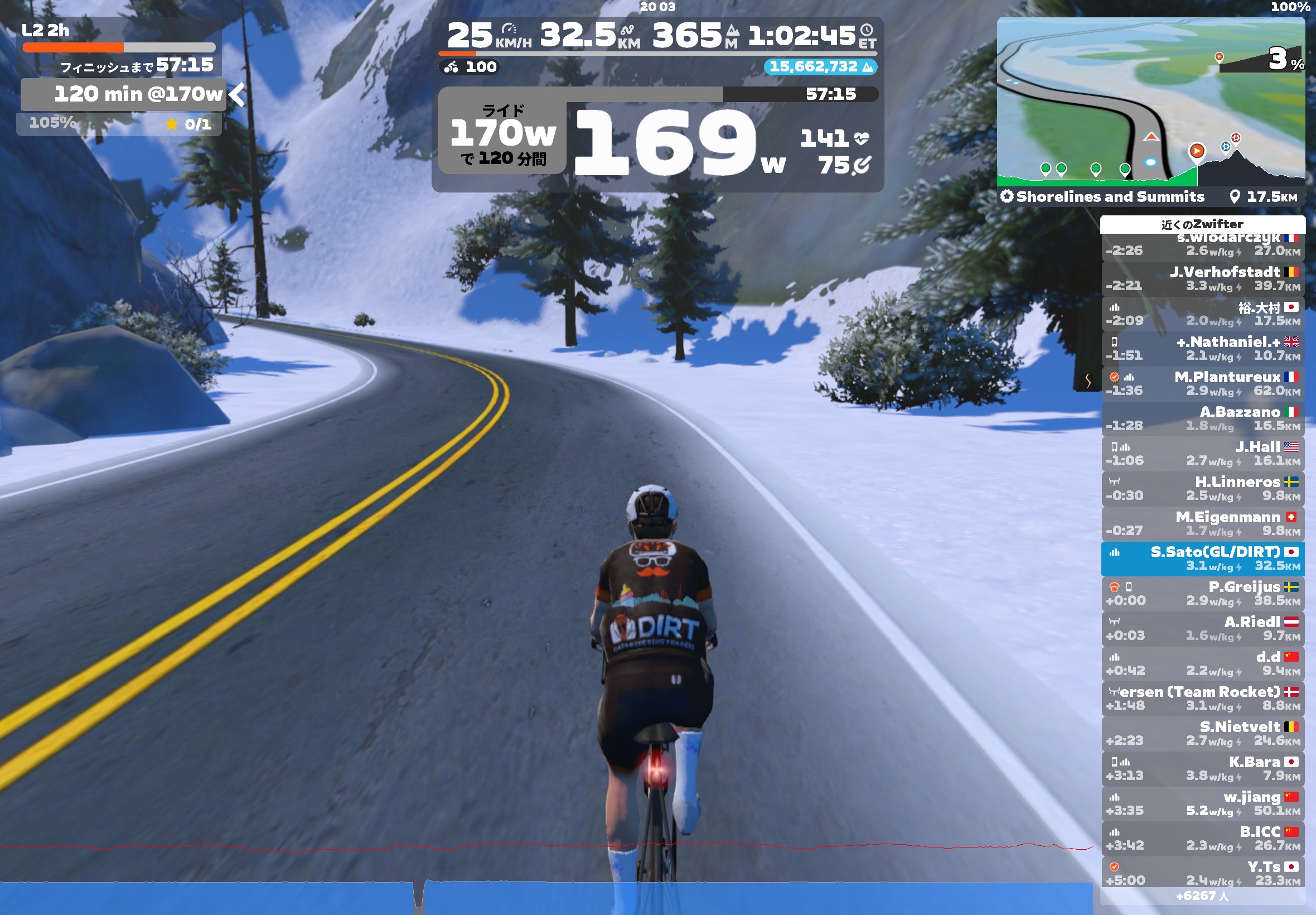Click the Team Rocket rider entry
The image size is (1316, 915).
(x=1202, y=699)
